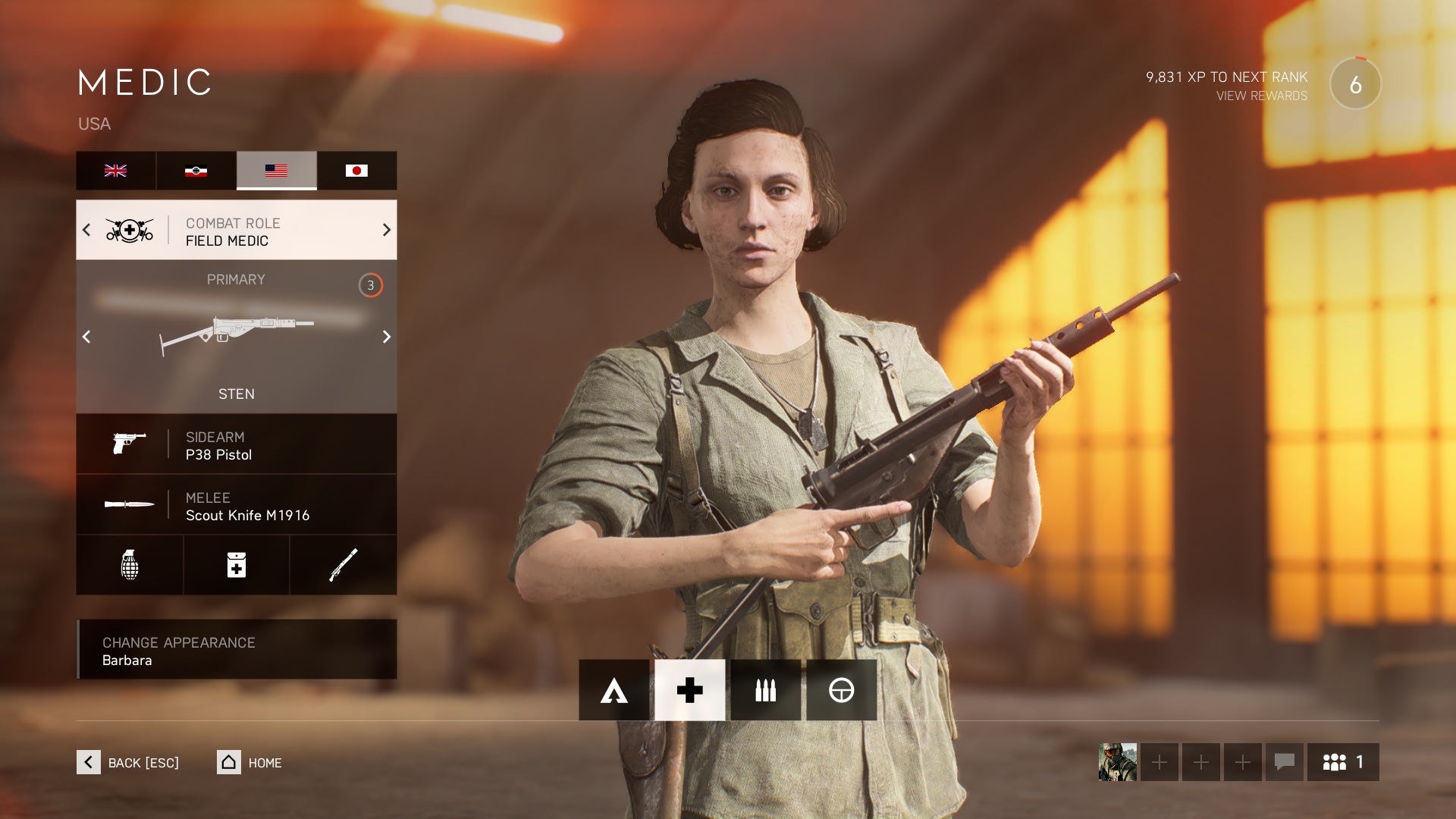Switch to the Assault class tab
This screenshot has width=1456, height=819.
[x=613, y=690]
